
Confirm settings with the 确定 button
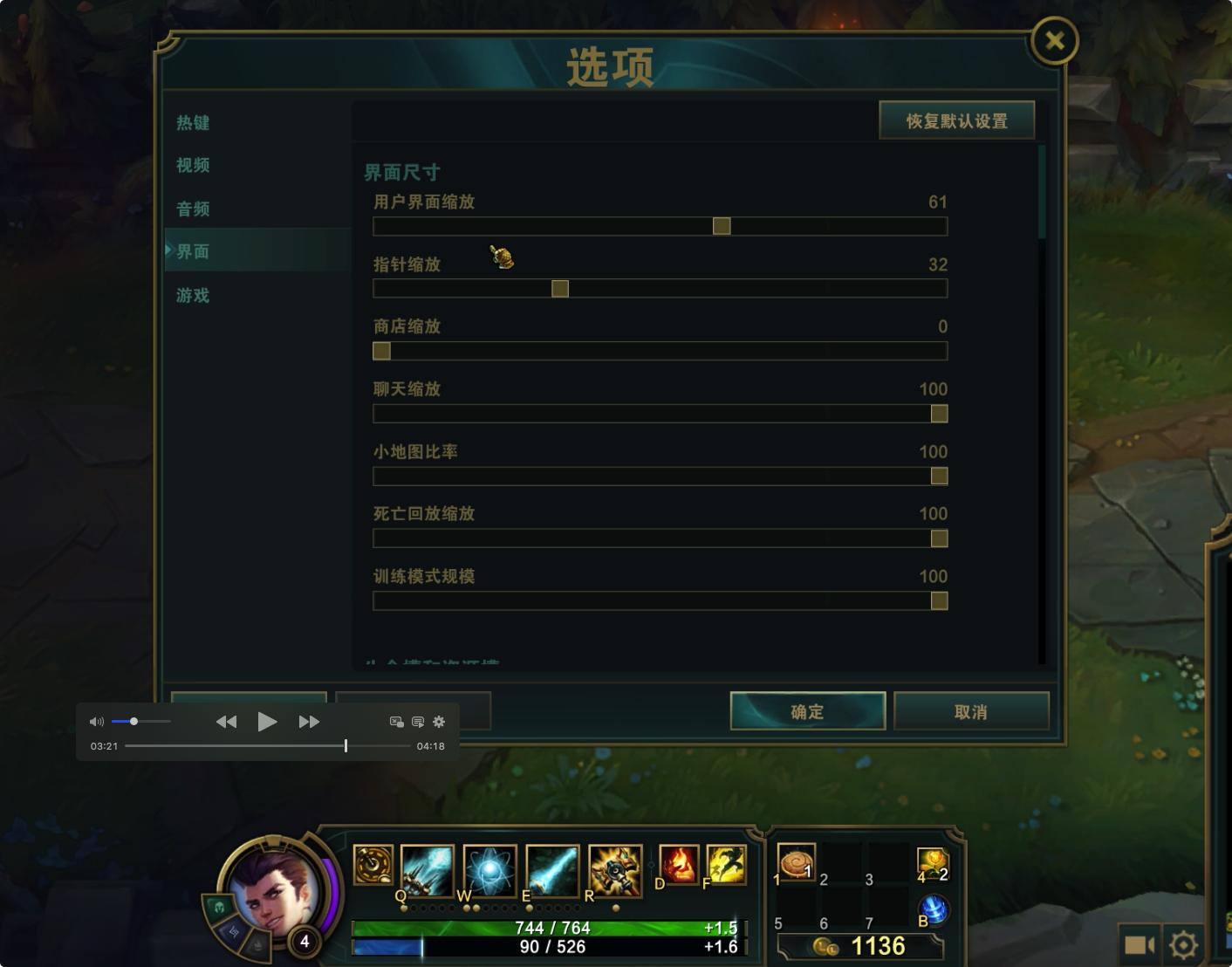coord(806,711)
